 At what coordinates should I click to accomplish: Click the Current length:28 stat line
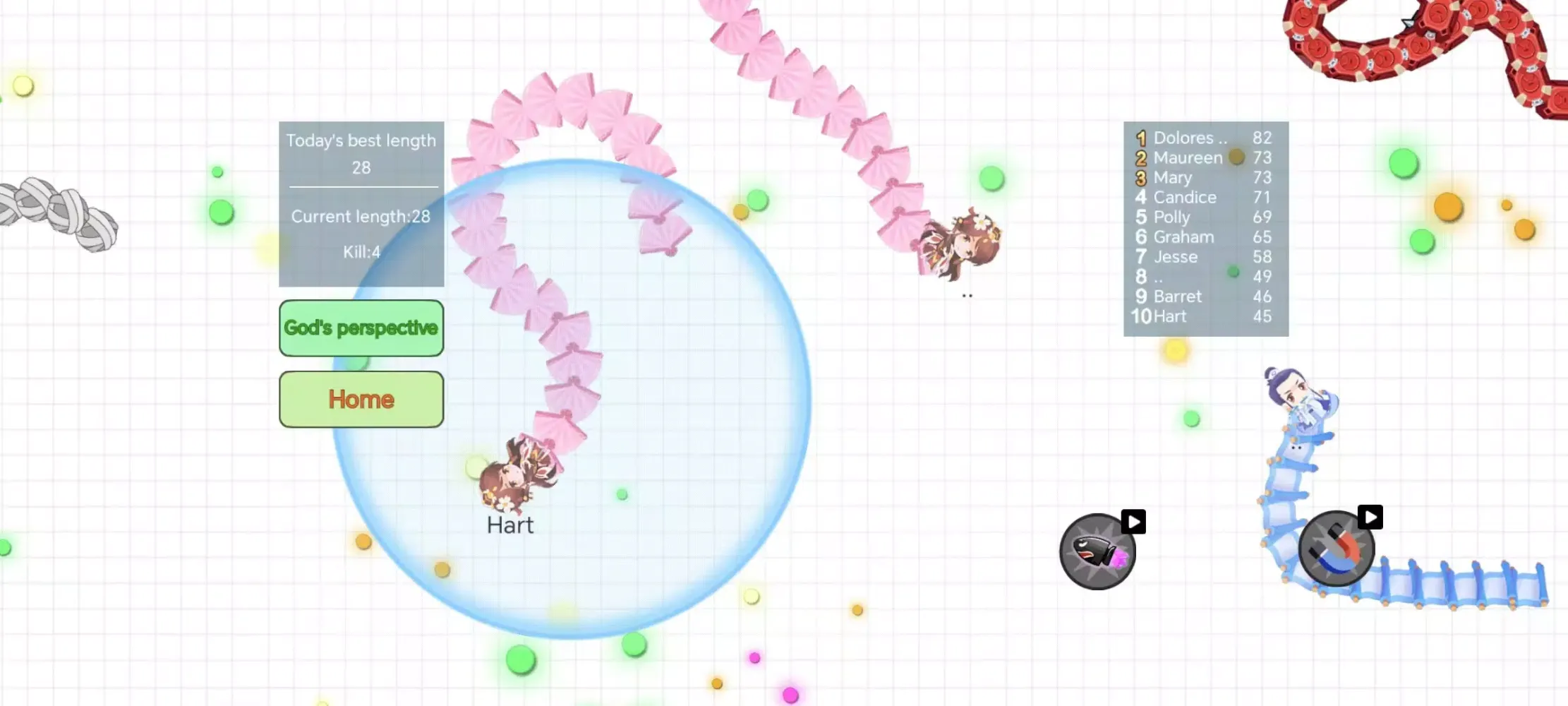pyautogui.click(x=361, y=216)
